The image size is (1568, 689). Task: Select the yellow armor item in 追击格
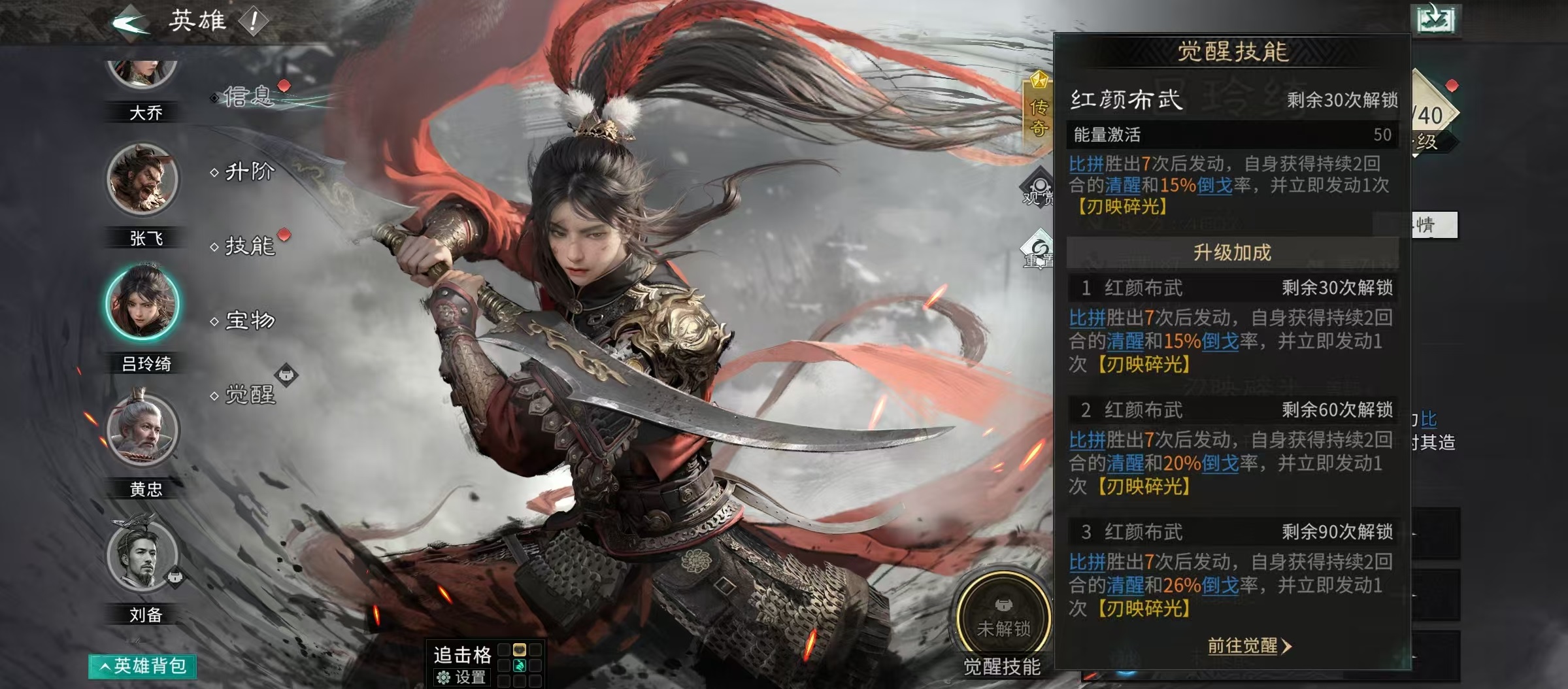tap(520, 650)
